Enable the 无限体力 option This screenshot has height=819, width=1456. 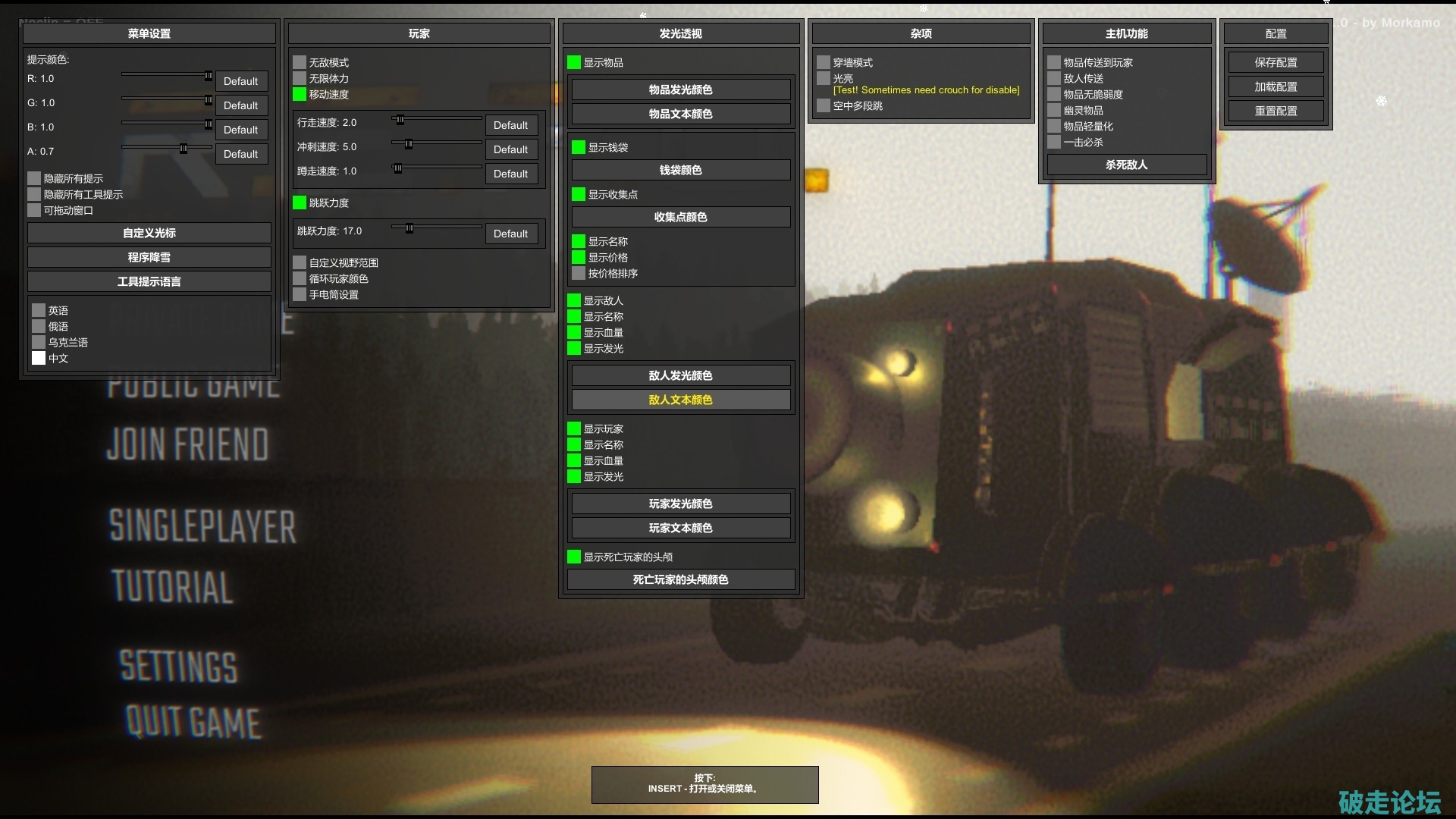click(300, 79)
